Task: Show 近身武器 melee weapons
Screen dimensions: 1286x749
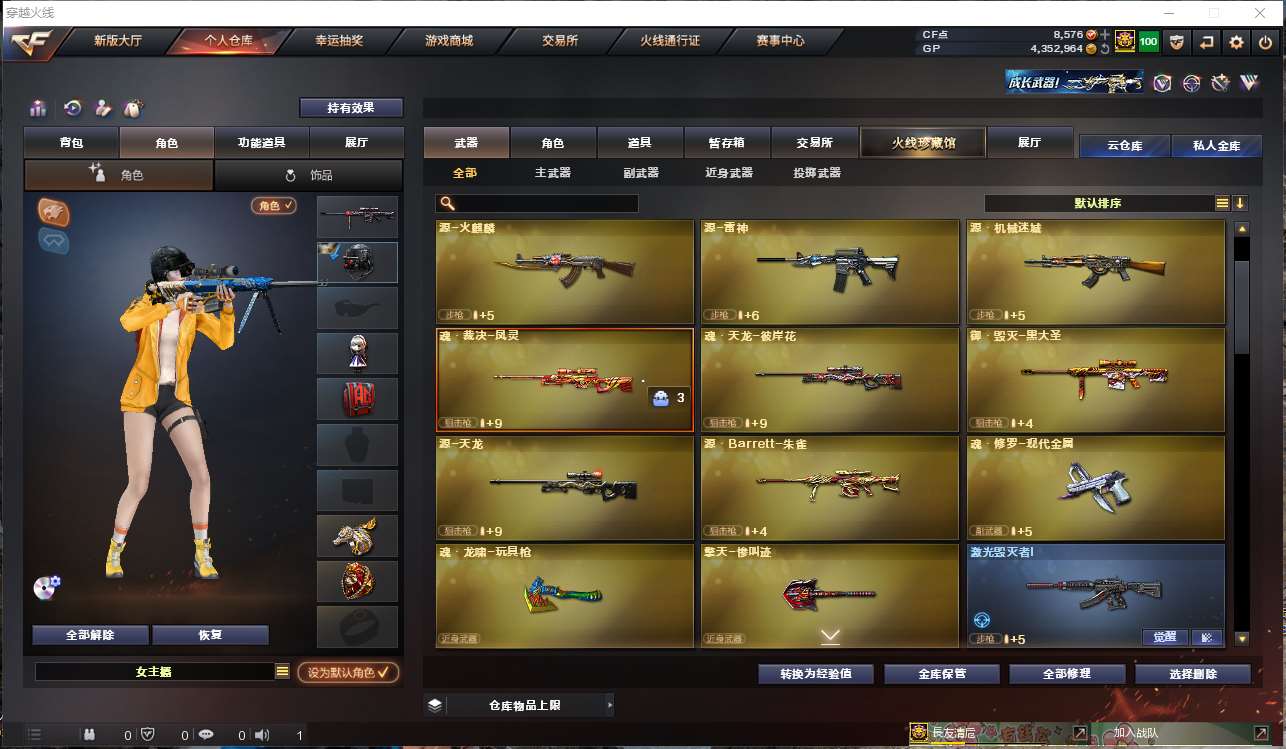Action: [729, 173]
